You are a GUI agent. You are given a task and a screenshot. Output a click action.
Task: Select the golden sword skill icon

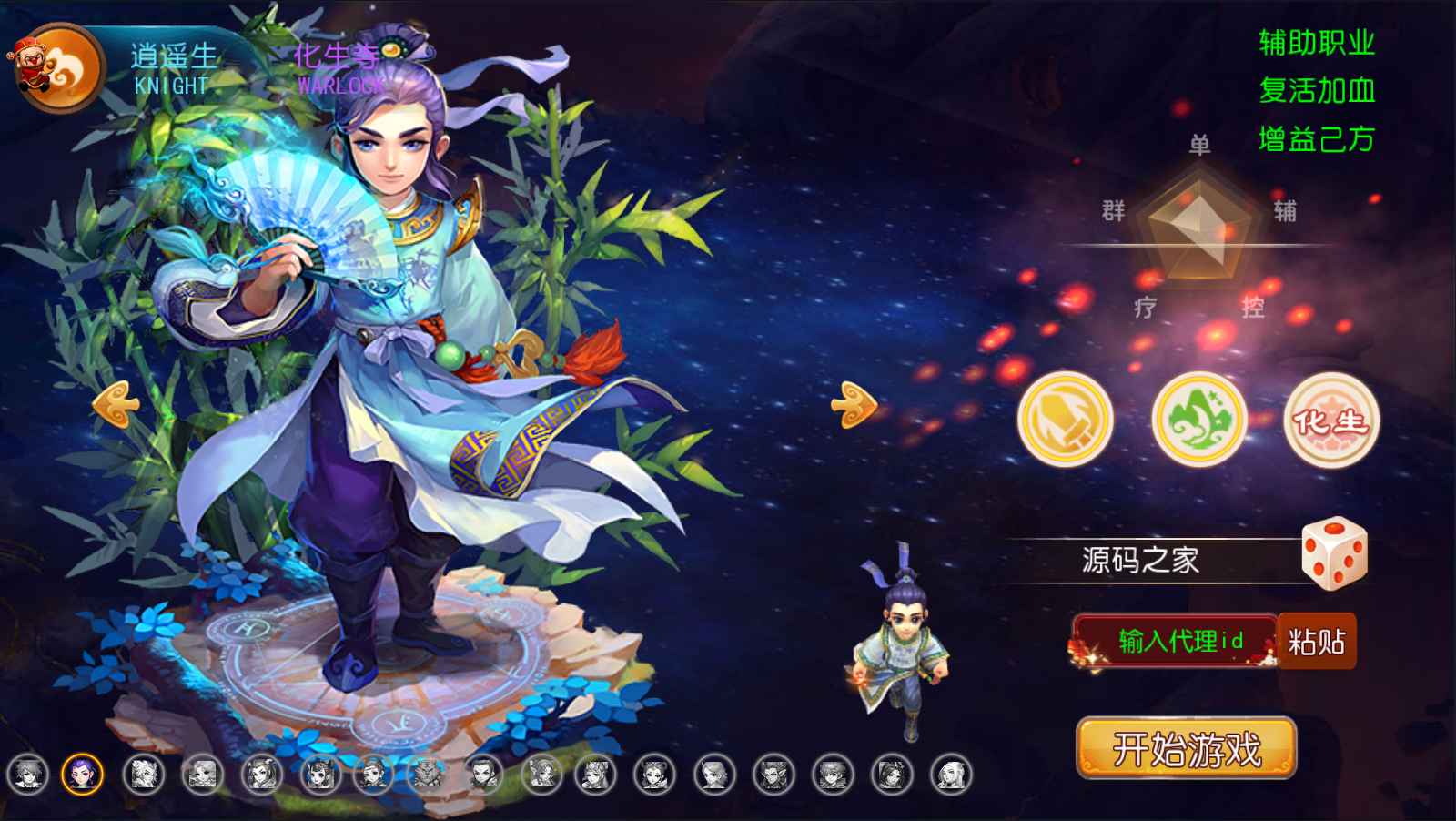1065,420
